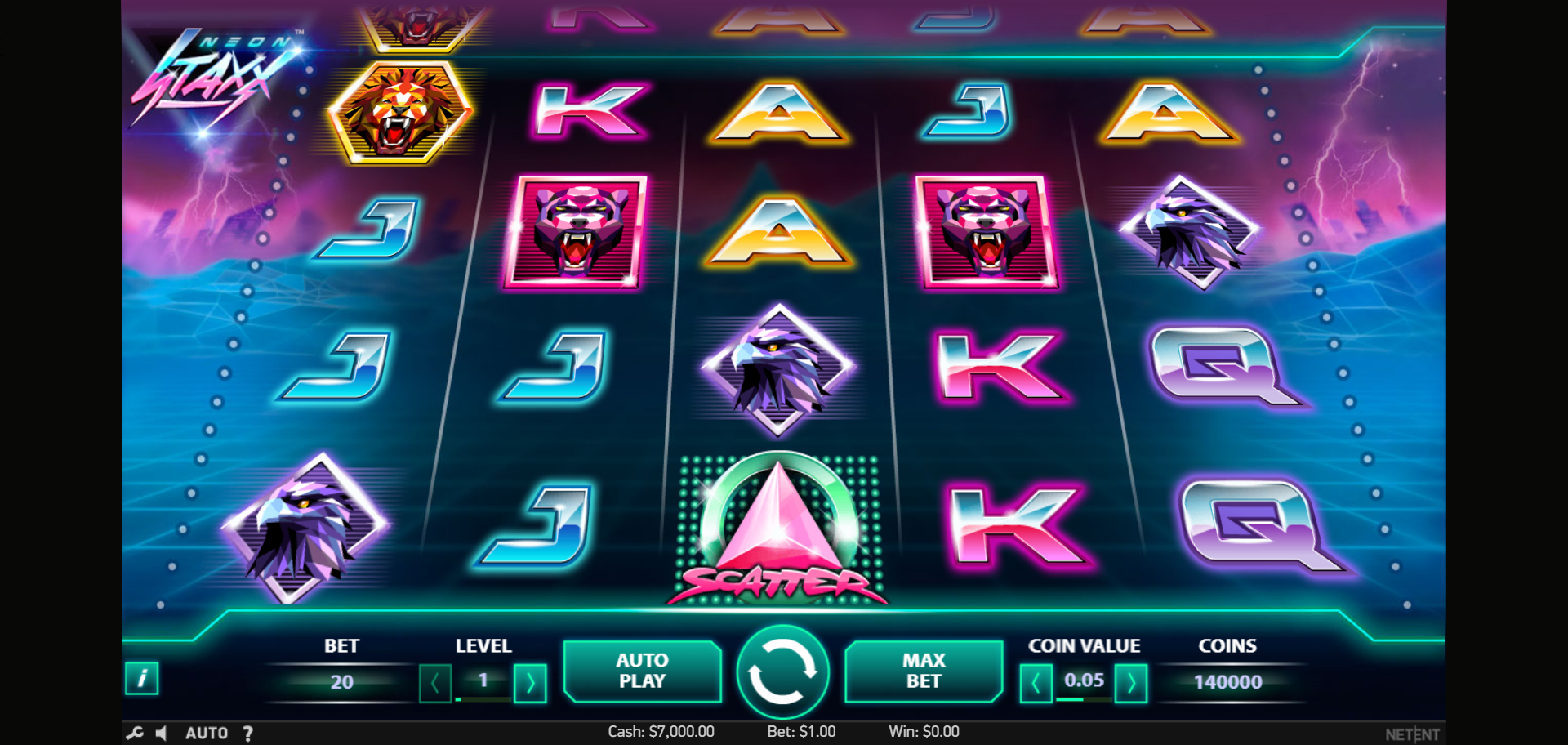Place the Max Bet
This screenshot has height=745, width=1568.
click(x=923, y=671)
